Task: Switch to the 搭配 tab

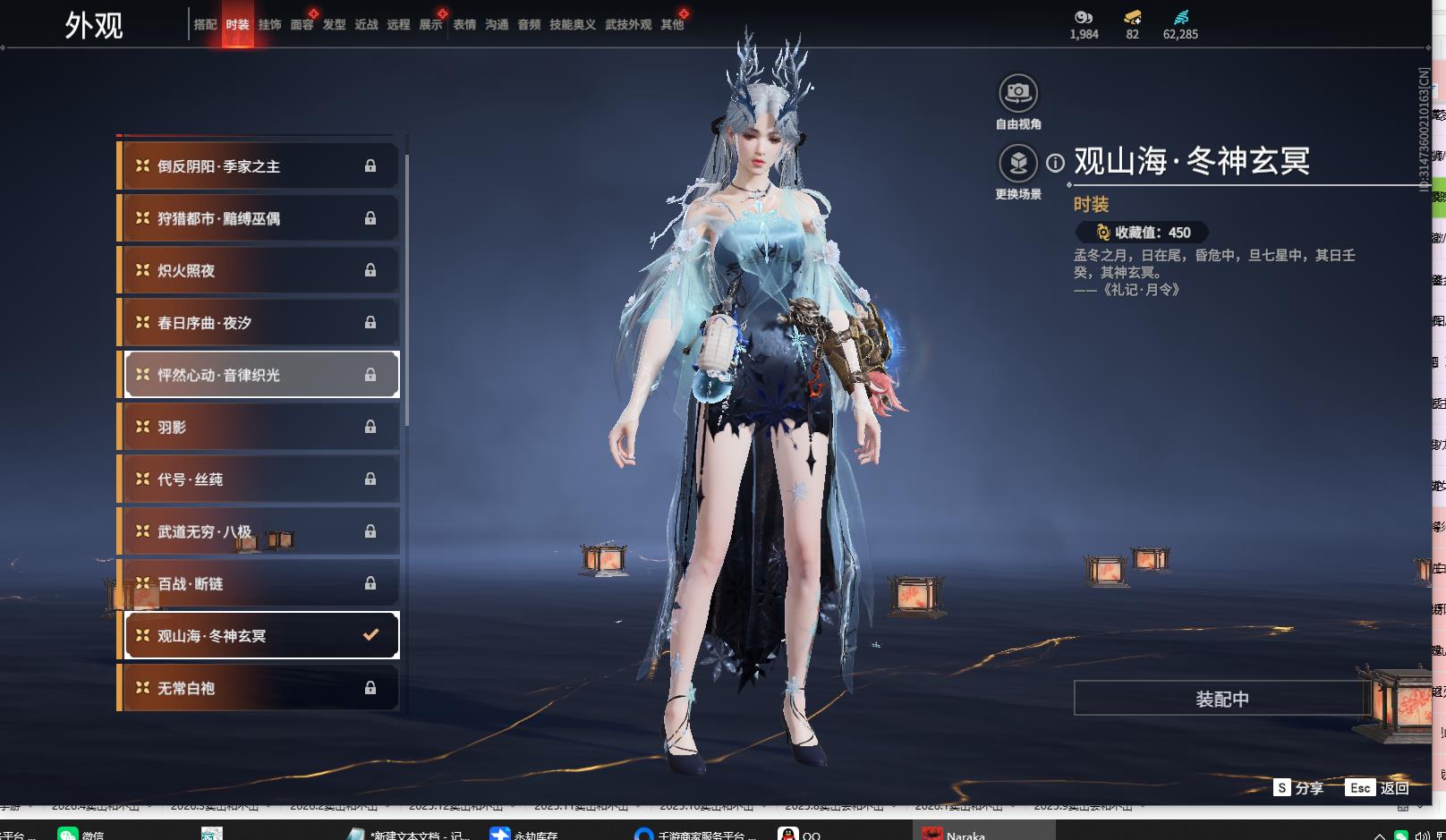Action: tap(205, 24)
